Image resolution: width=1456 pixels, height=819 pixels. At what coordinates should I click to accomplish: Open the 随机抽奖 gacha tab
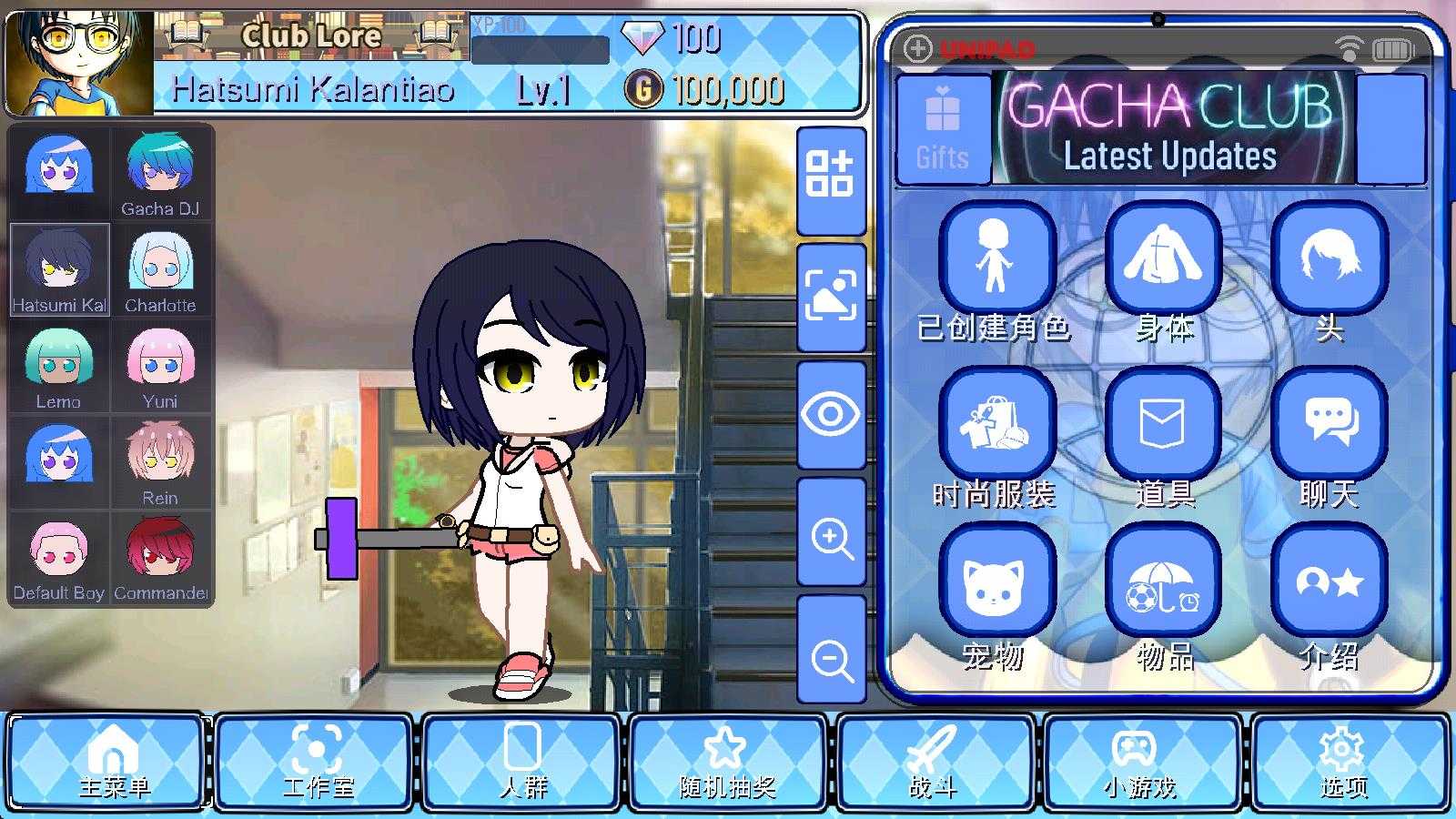pyautogui.click(x=726, y=762)
